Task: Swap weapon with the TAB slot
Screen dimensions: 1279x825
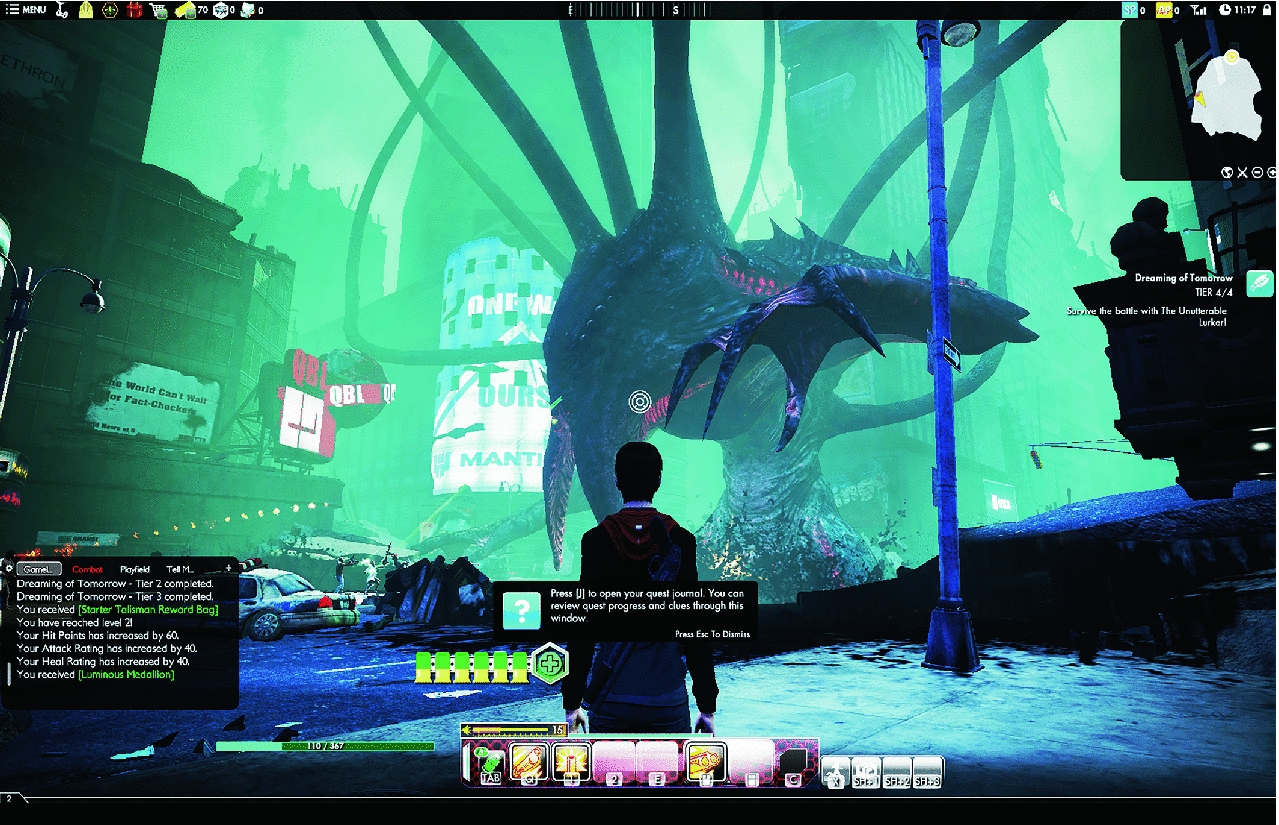Action: [490, 764]
